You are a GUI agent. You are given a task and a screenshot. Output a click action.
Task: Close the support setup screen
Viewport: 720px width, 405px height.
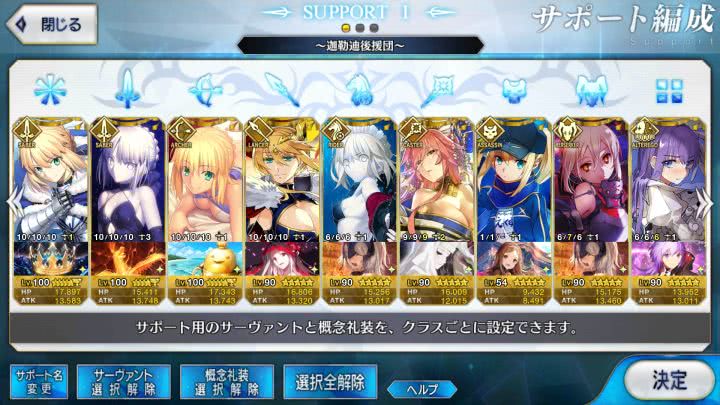[48, 23]
